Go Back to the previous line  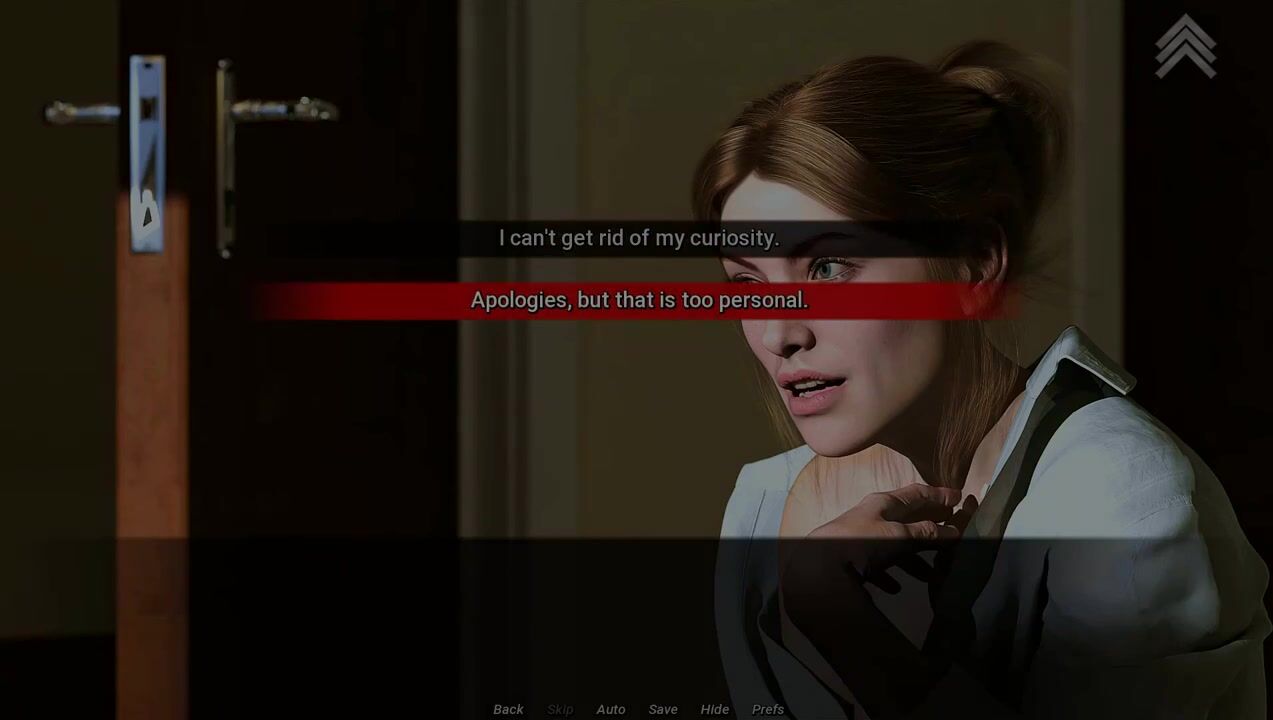[x=508, y=709]
